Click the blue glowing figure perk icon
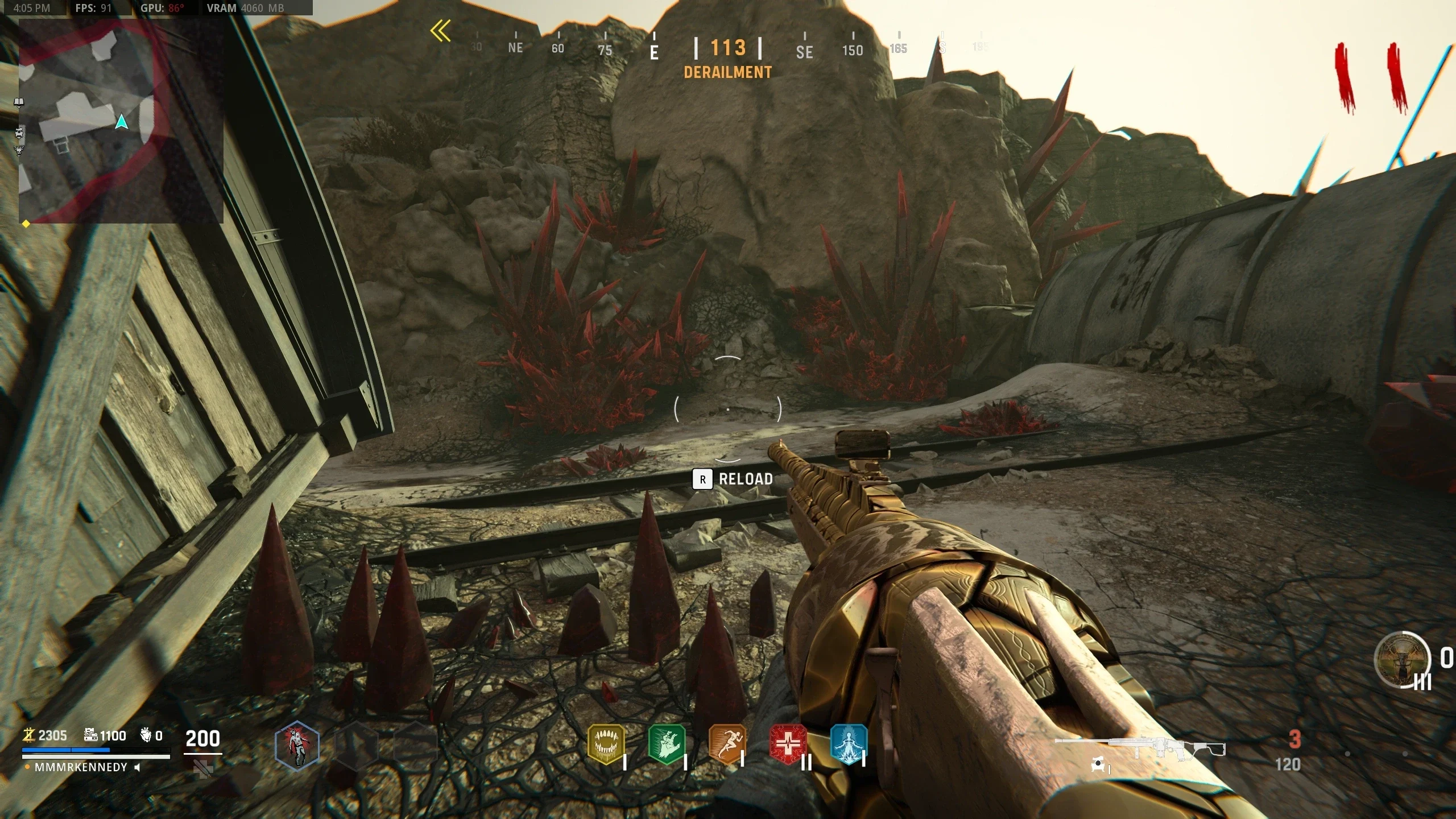This screenshot has height=819, width=1456. [x=849, y=744]
